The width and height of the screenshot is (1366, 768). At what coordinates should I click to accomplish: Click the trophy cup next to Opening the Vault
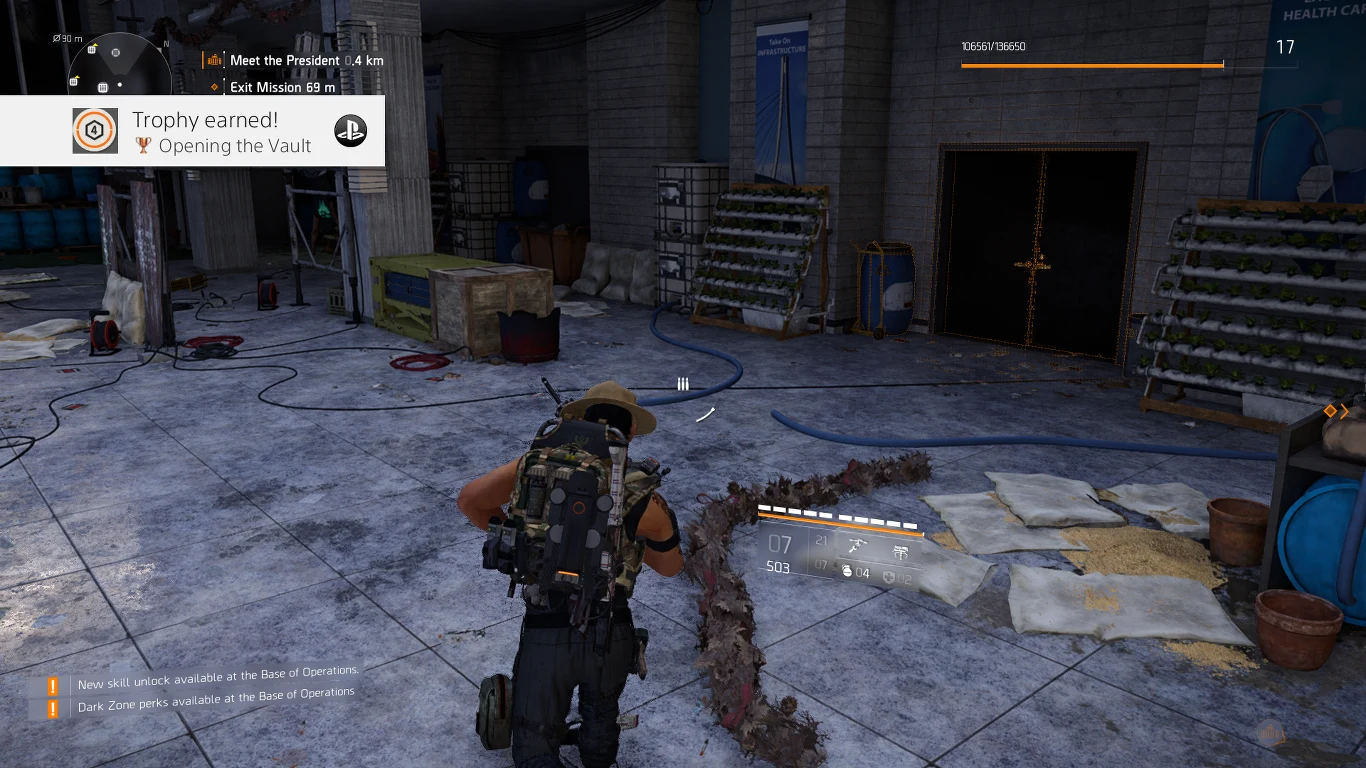pos(143,146)
